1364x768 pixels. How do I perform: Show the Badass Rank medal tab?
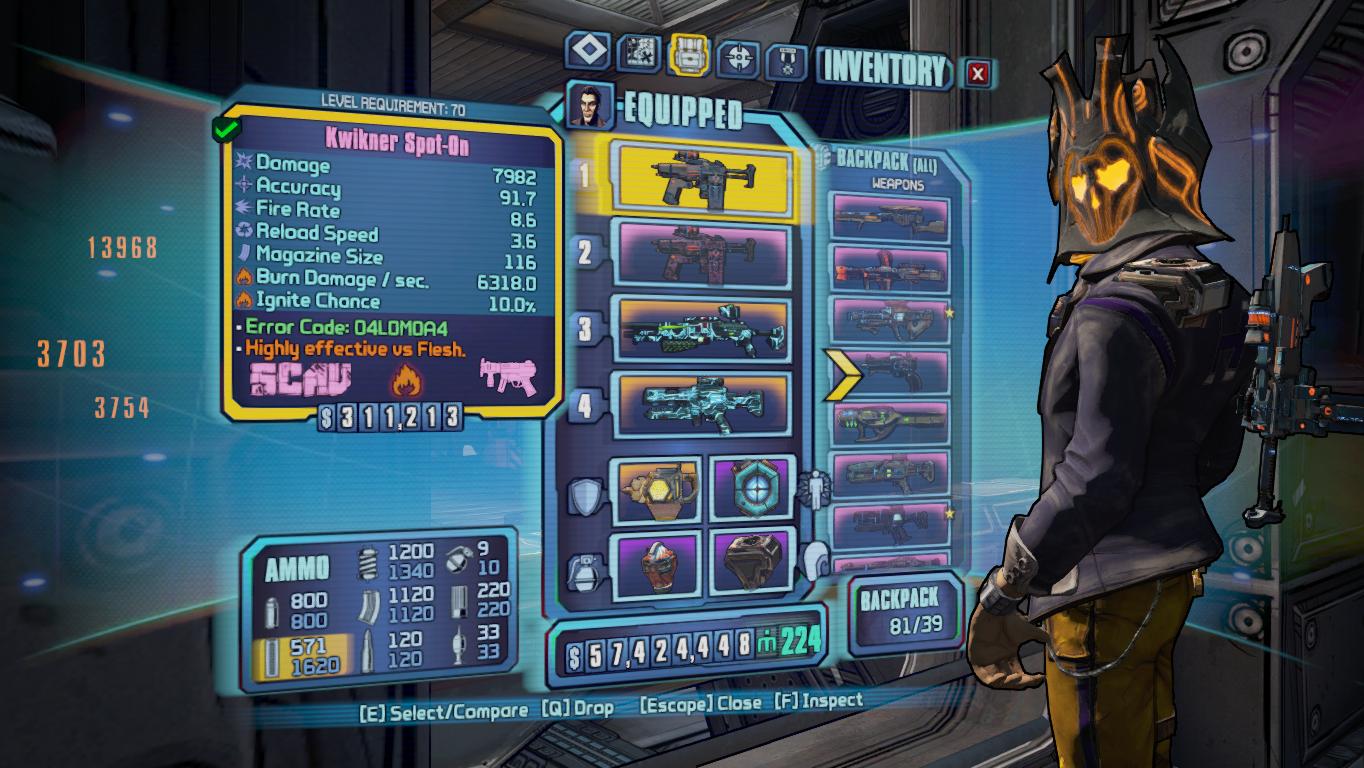point(786,62)
